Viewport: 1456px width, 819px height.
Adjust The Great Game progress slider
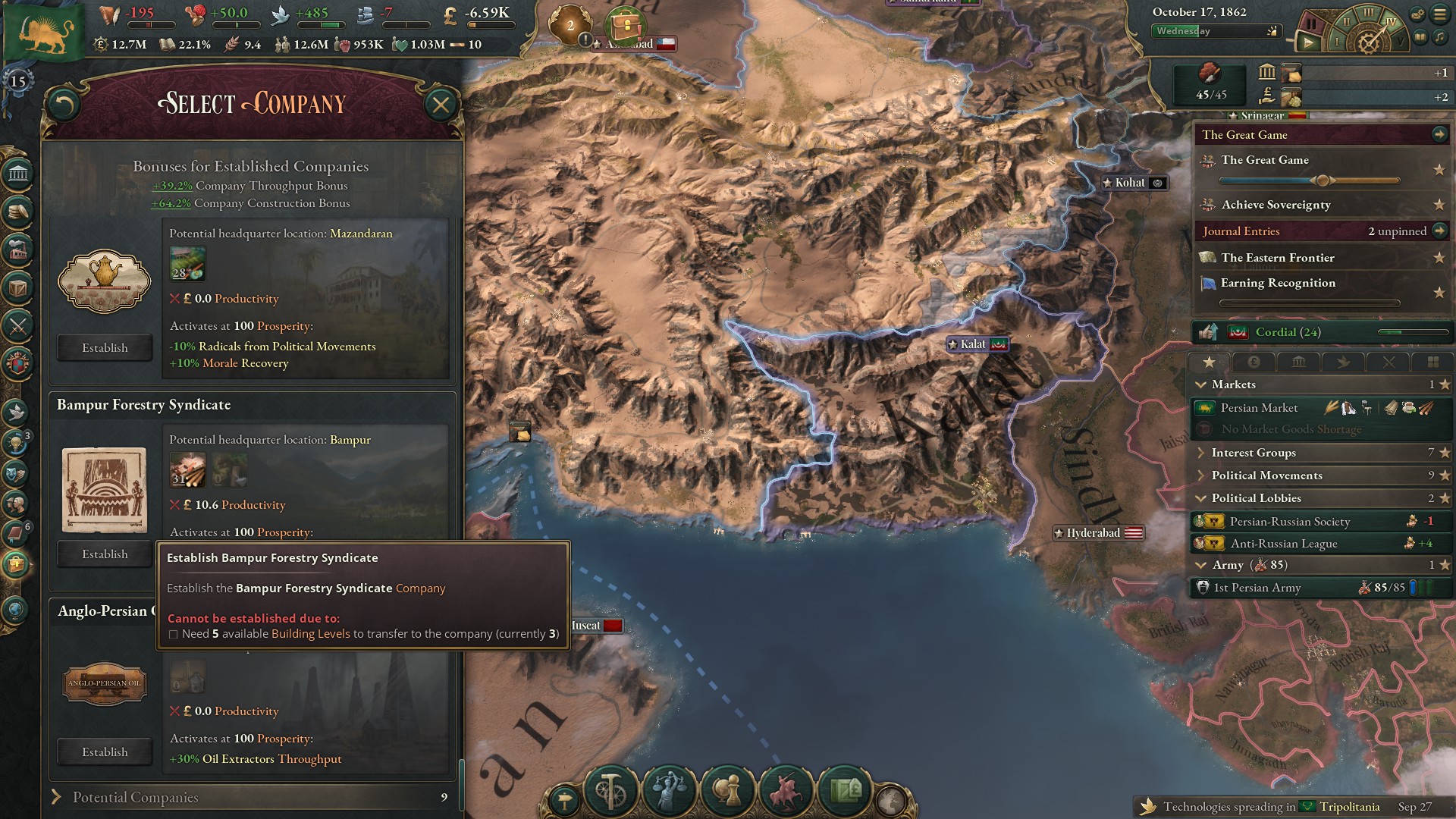[x=1323, y=180]
